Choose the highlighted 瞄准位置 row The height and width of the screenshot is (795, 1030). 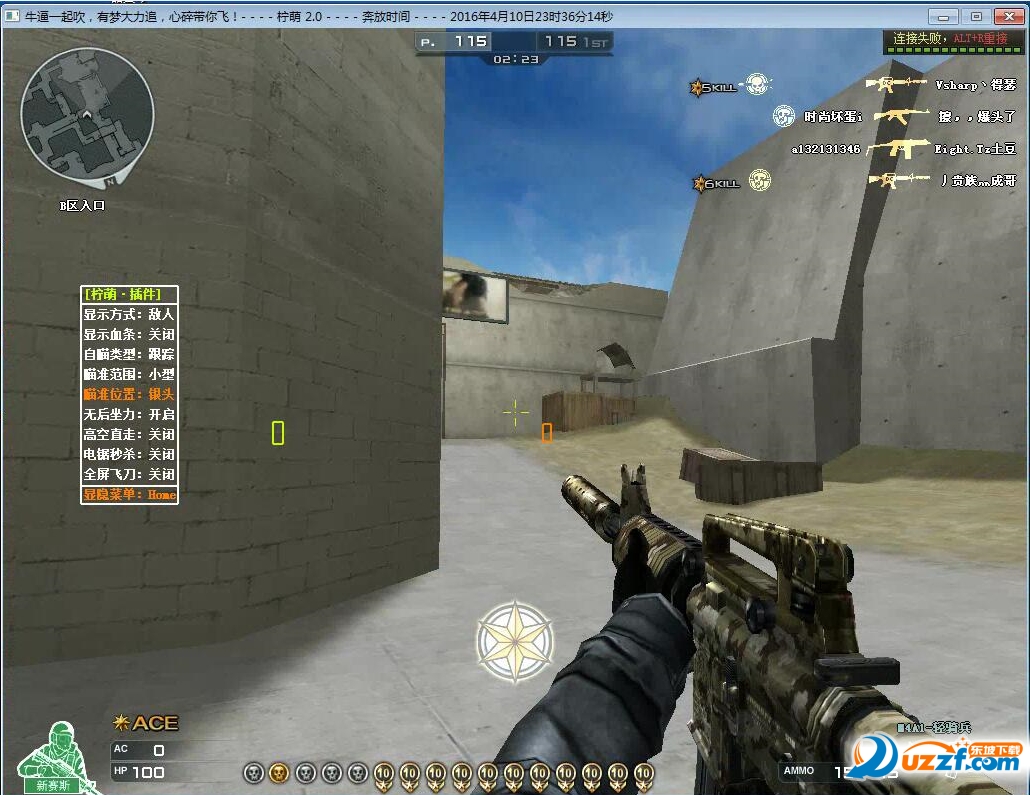pyautogui.click(x=129, y=394)
